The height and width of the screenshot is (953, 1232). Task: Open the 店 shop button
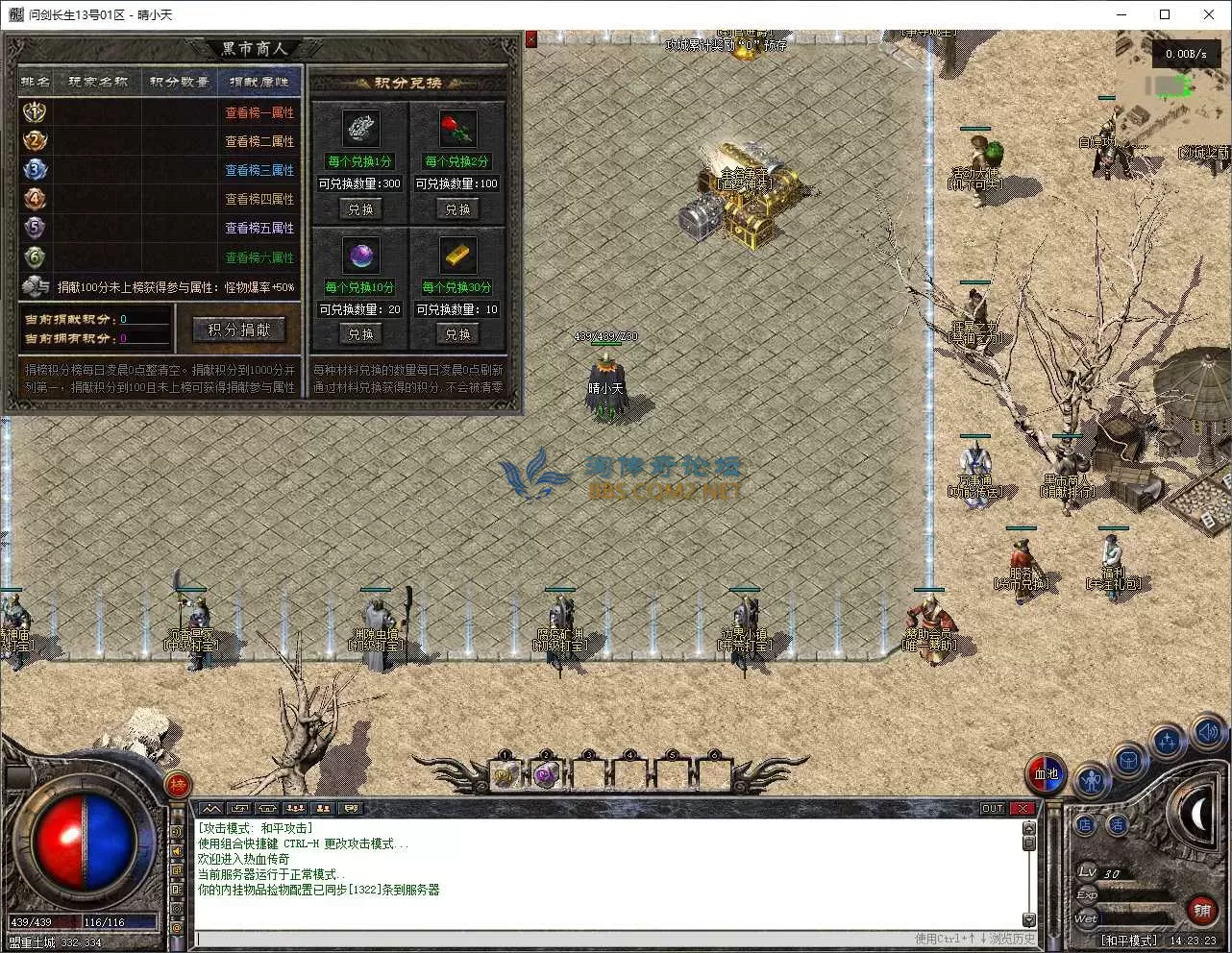(1085, 824)
